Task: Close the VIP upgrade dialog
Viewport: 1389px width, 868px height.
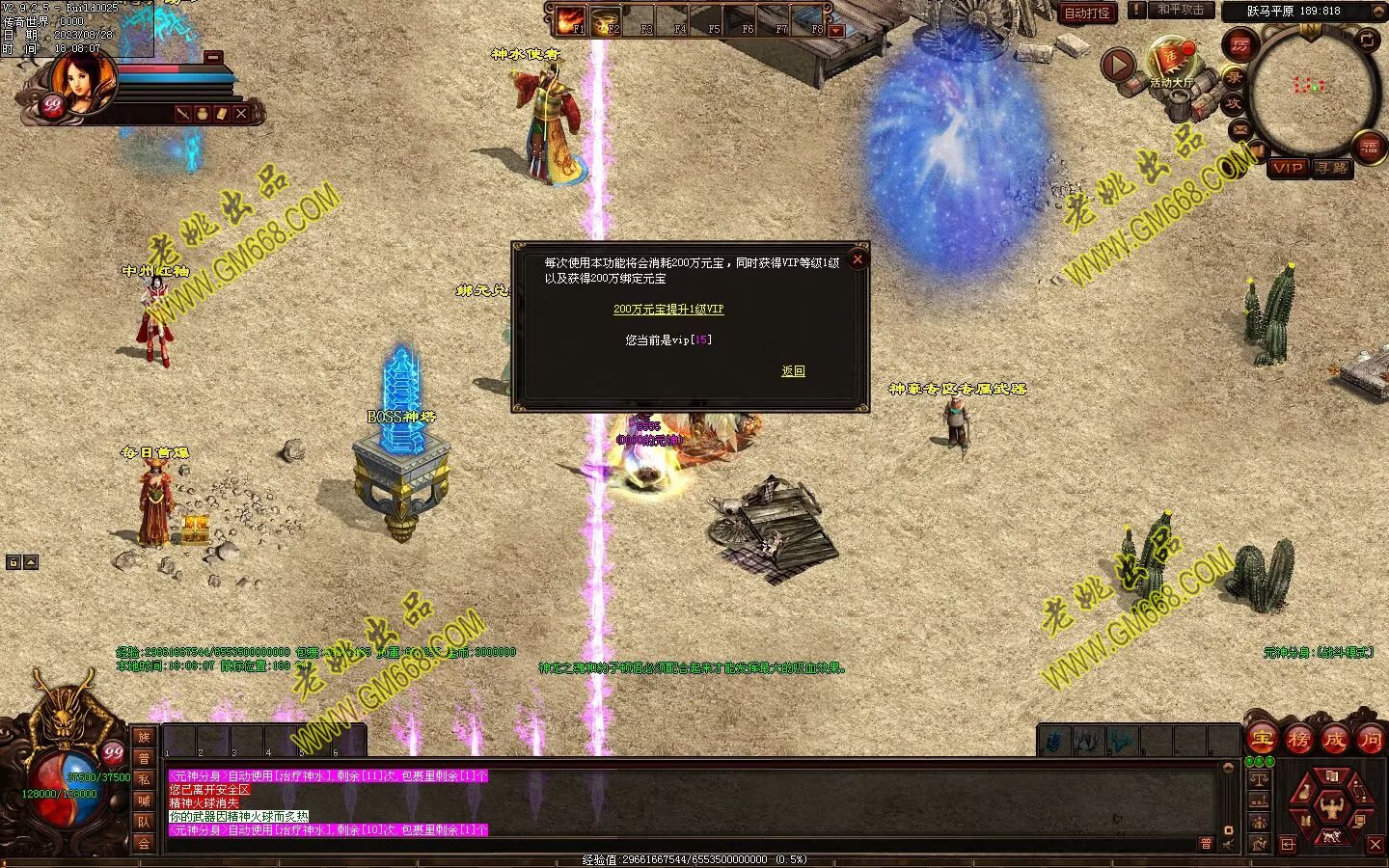Action: (857, 258)
